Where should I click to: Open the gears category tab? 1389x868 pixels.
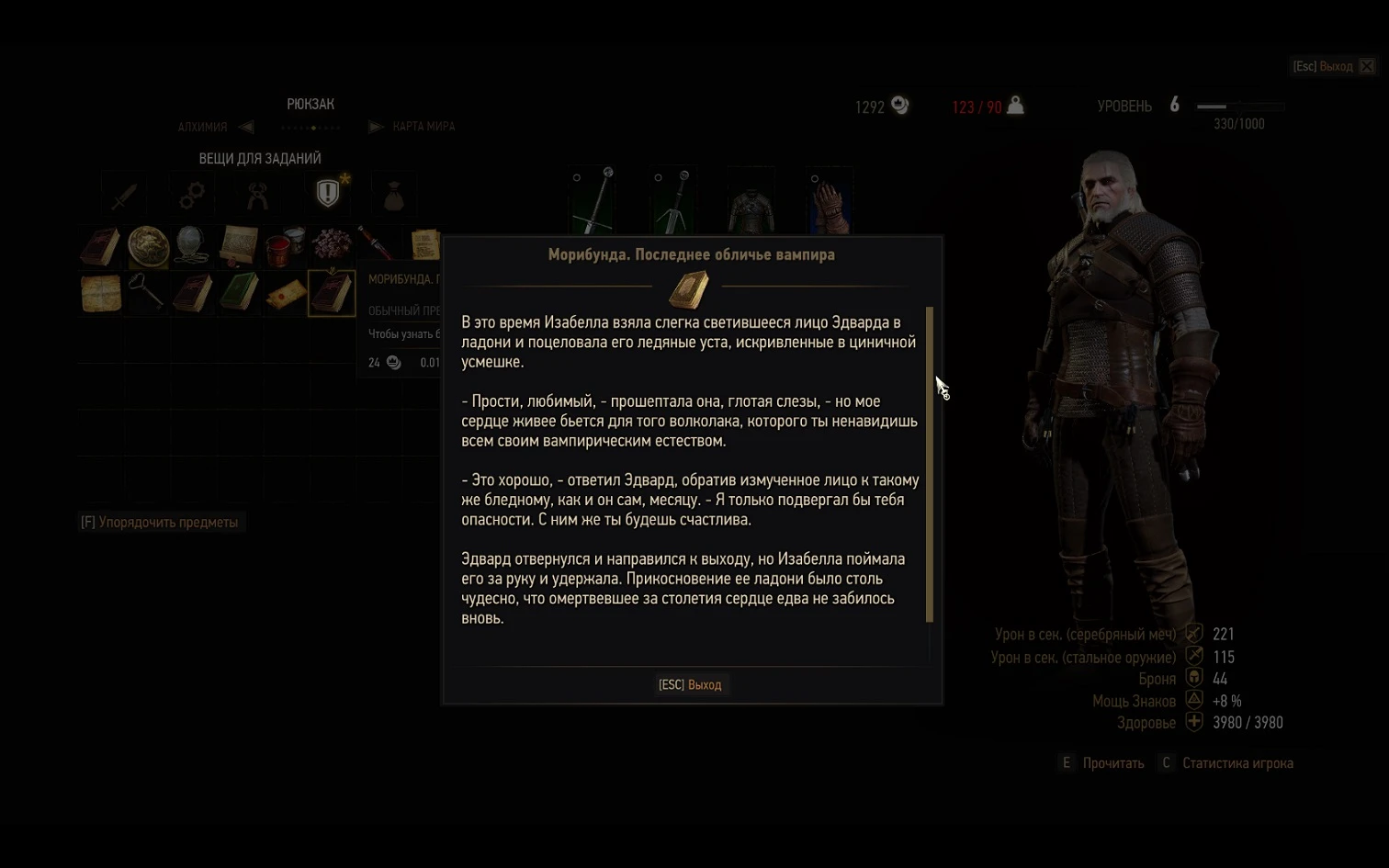[192, 195]
